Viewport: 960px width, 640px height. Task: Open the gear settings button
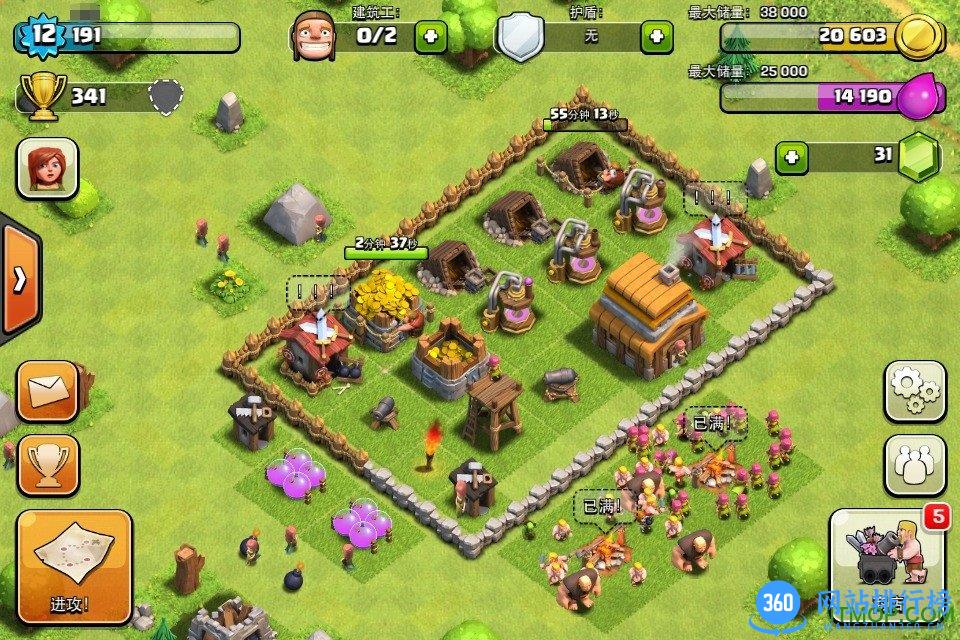click(914, 391)
